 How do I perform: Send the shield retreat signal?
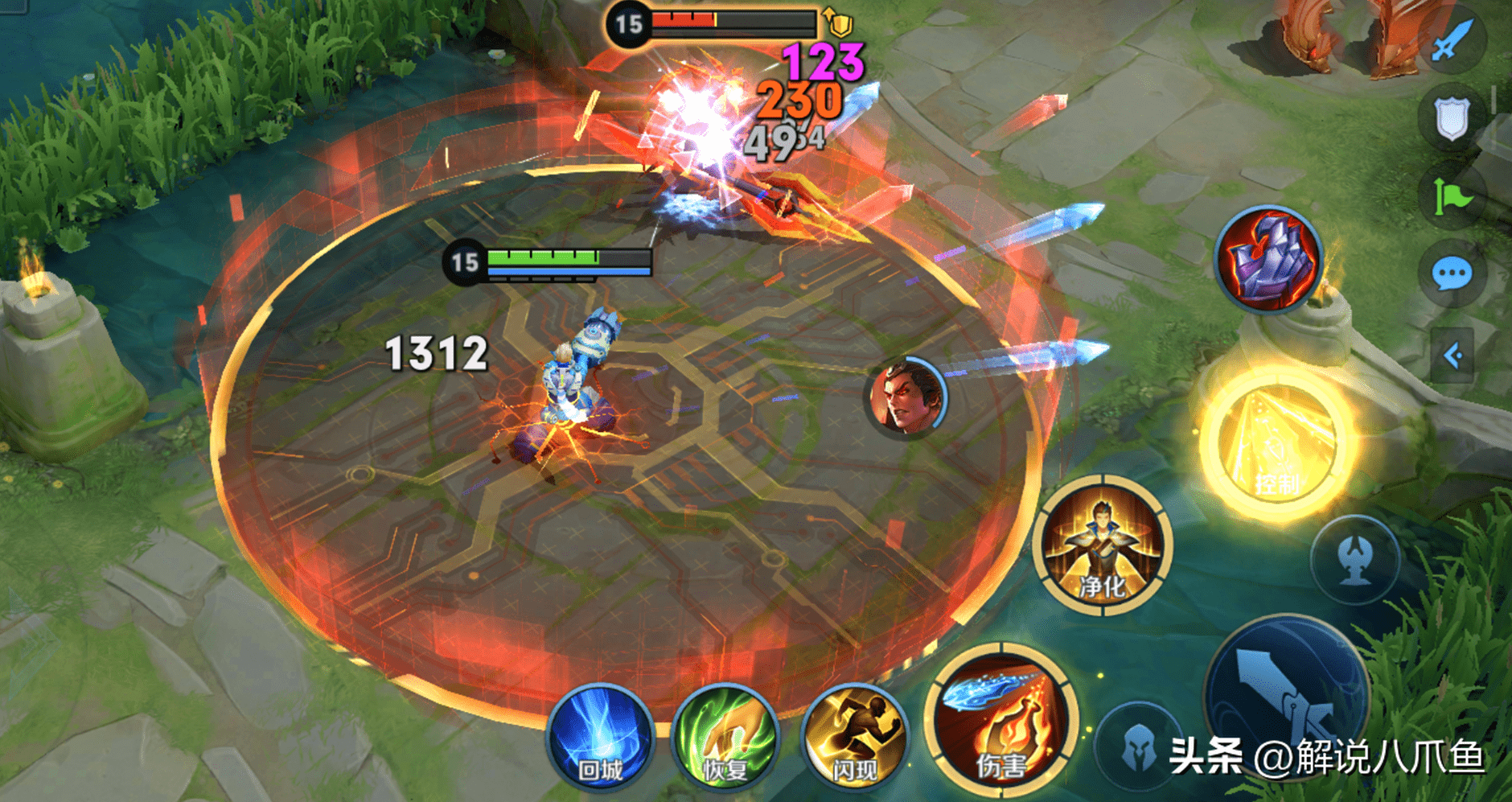coord(1452,119)
